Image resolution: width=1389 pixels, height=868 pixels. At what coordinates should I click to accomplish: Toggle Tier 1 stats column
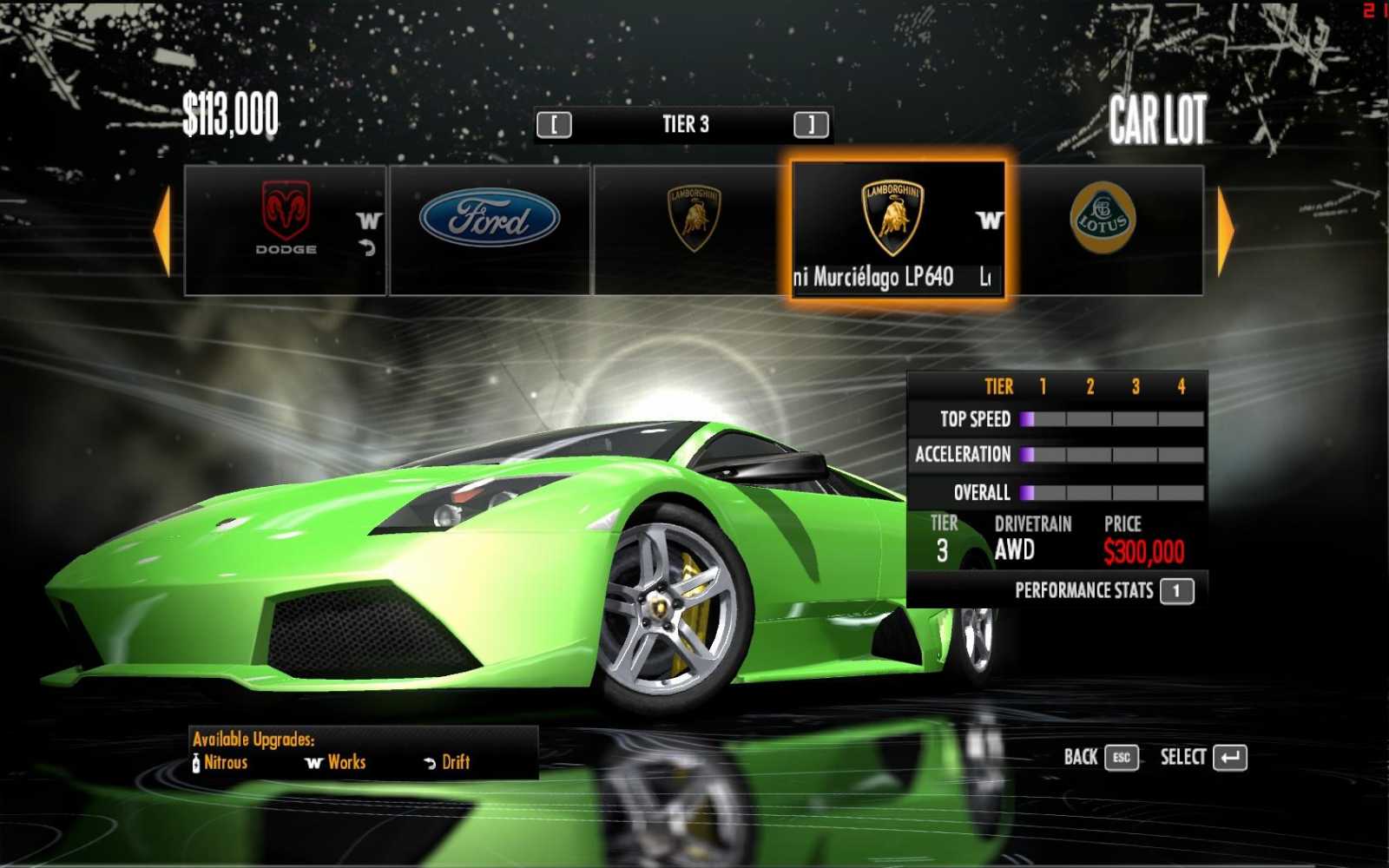point(1044,387)
